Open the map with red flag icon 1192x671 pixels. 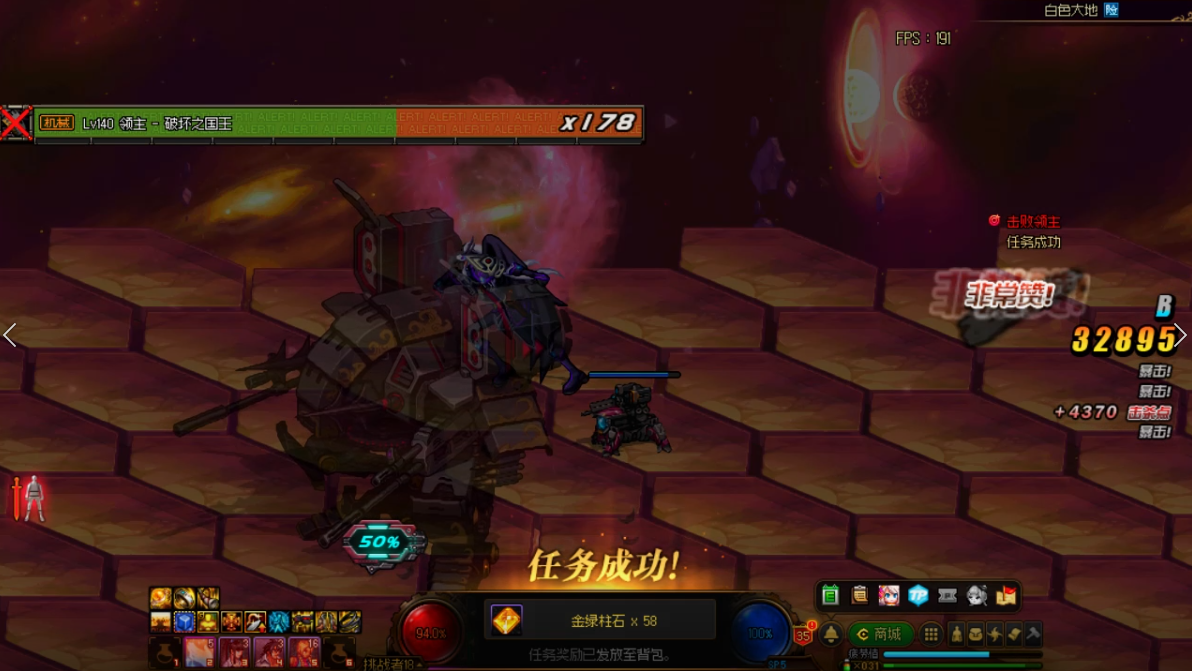click(1006, 596)
